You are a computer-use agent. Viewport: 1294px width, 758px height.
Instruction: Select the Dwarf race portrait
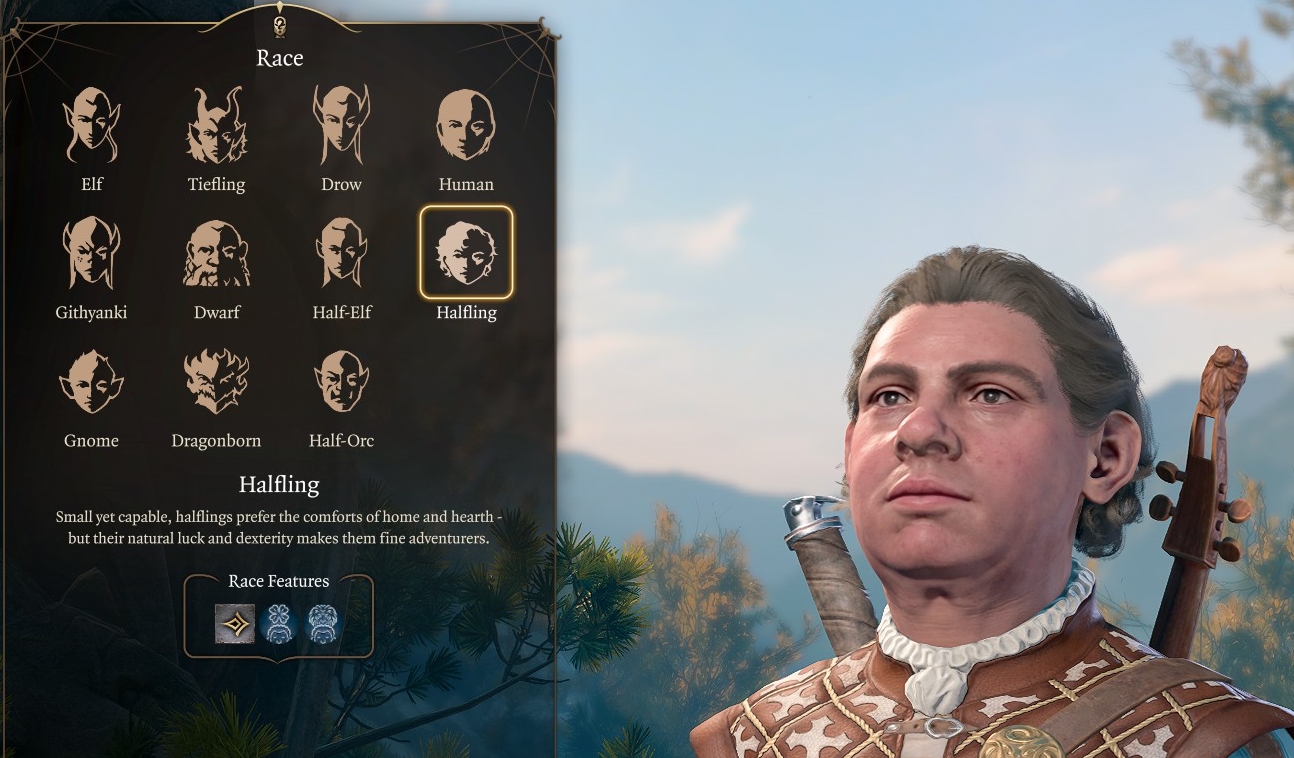point(215,250)
